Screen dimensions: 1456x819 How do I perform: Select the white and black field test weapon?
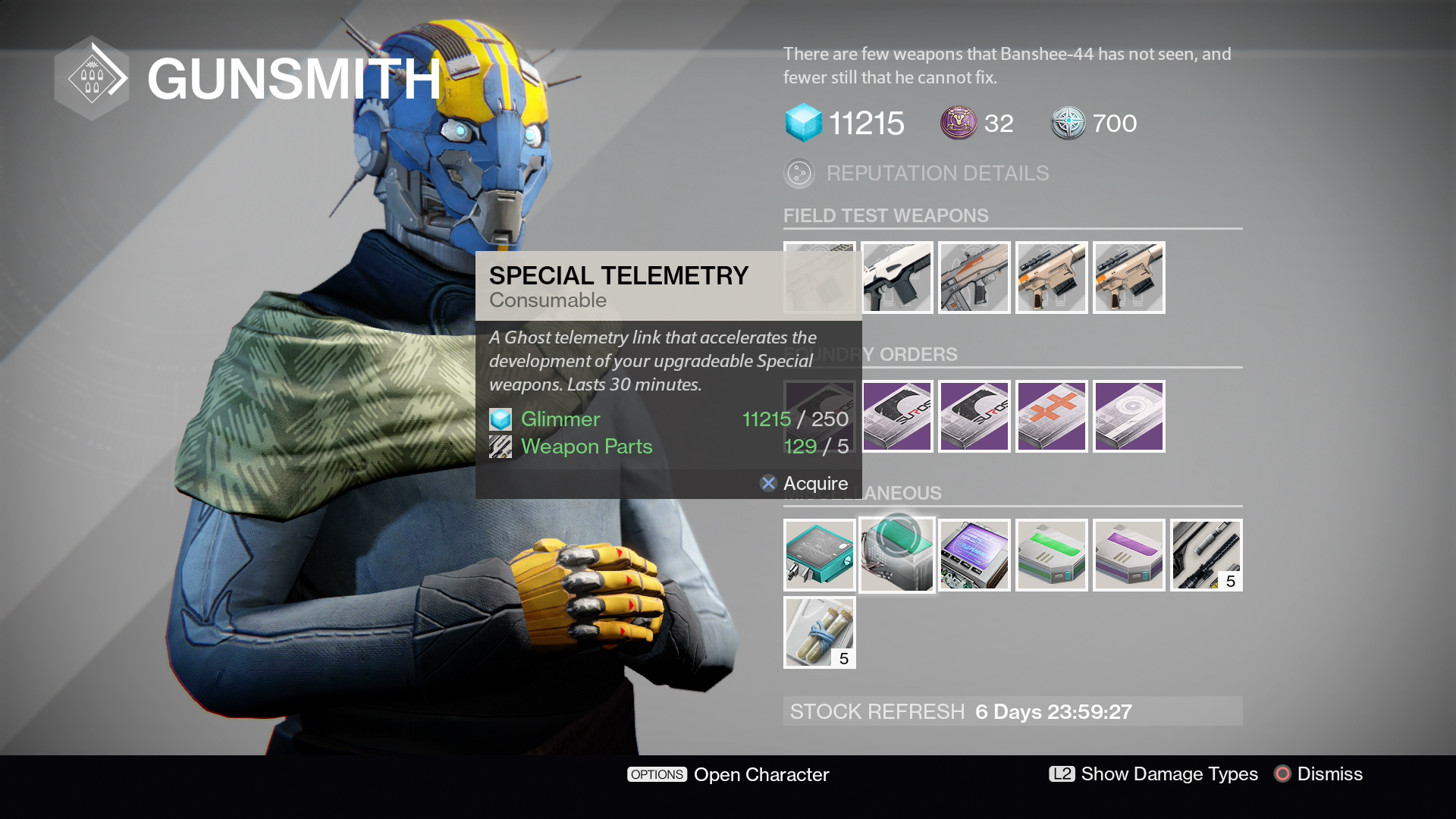(897, 278)
